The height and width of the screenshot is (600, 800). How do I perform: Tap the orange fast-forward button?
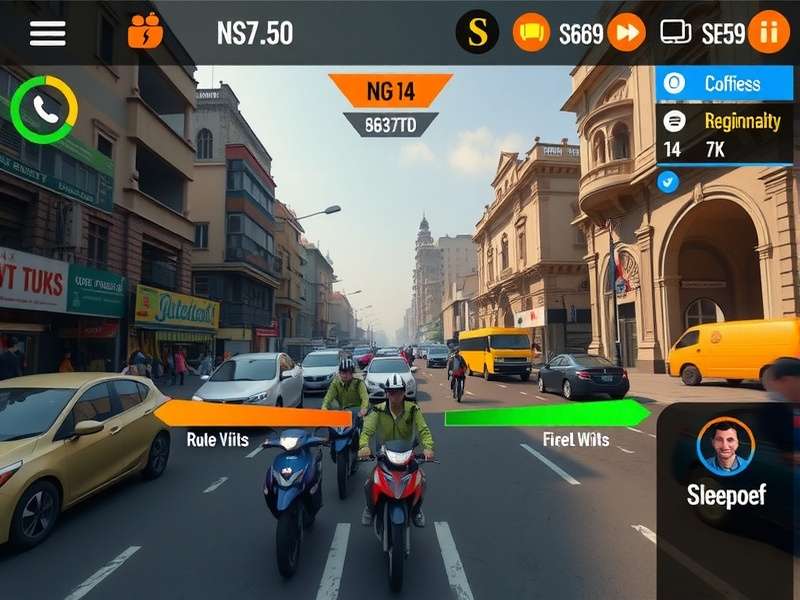pos(626,32)
